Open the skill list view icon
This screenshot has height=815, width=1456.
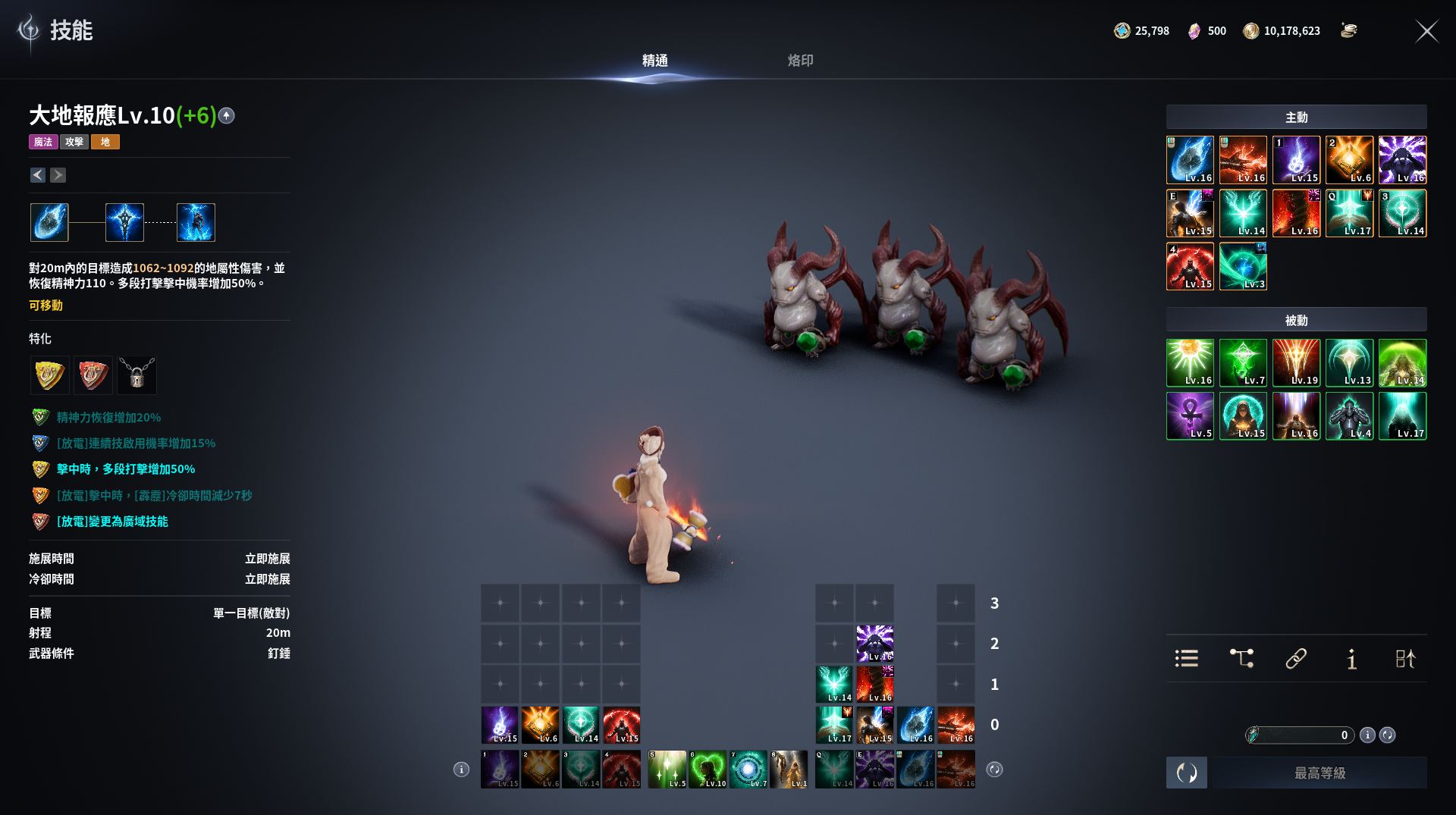click(x=1186, y=658)
